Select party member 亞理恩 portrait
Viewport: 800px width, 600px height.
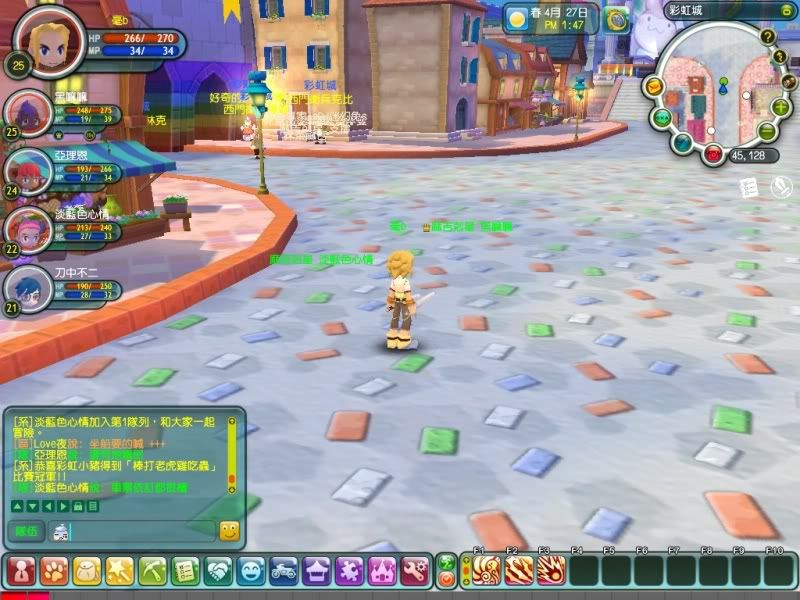pos(27,170)
